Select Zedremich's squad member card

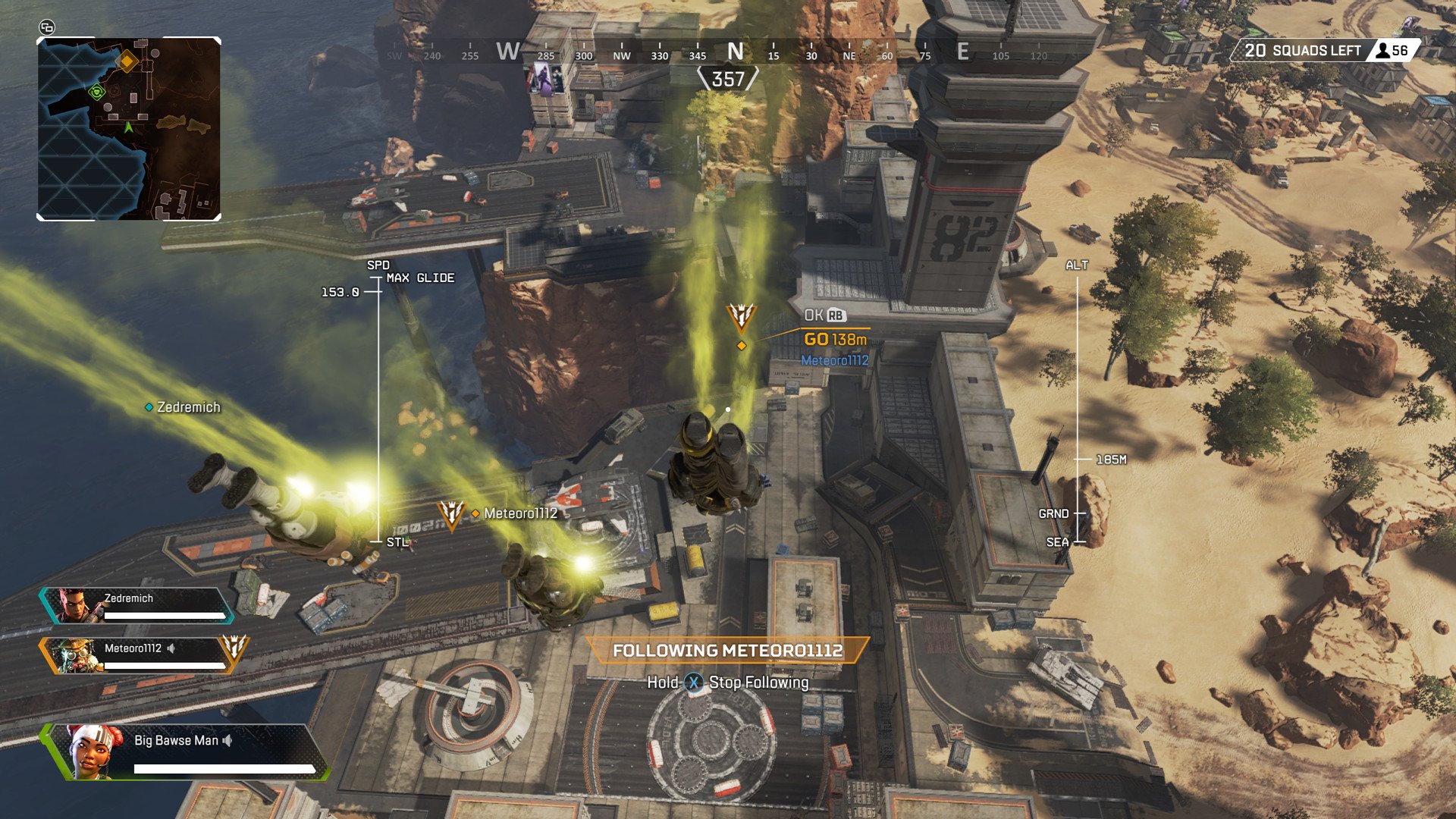(x=136, y=605)
